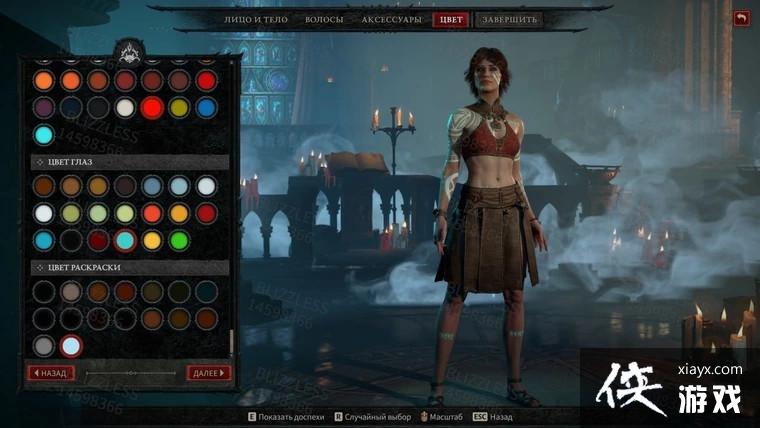Go to the ЗАВЕРШИТЬ step

[x=509, y=19]
